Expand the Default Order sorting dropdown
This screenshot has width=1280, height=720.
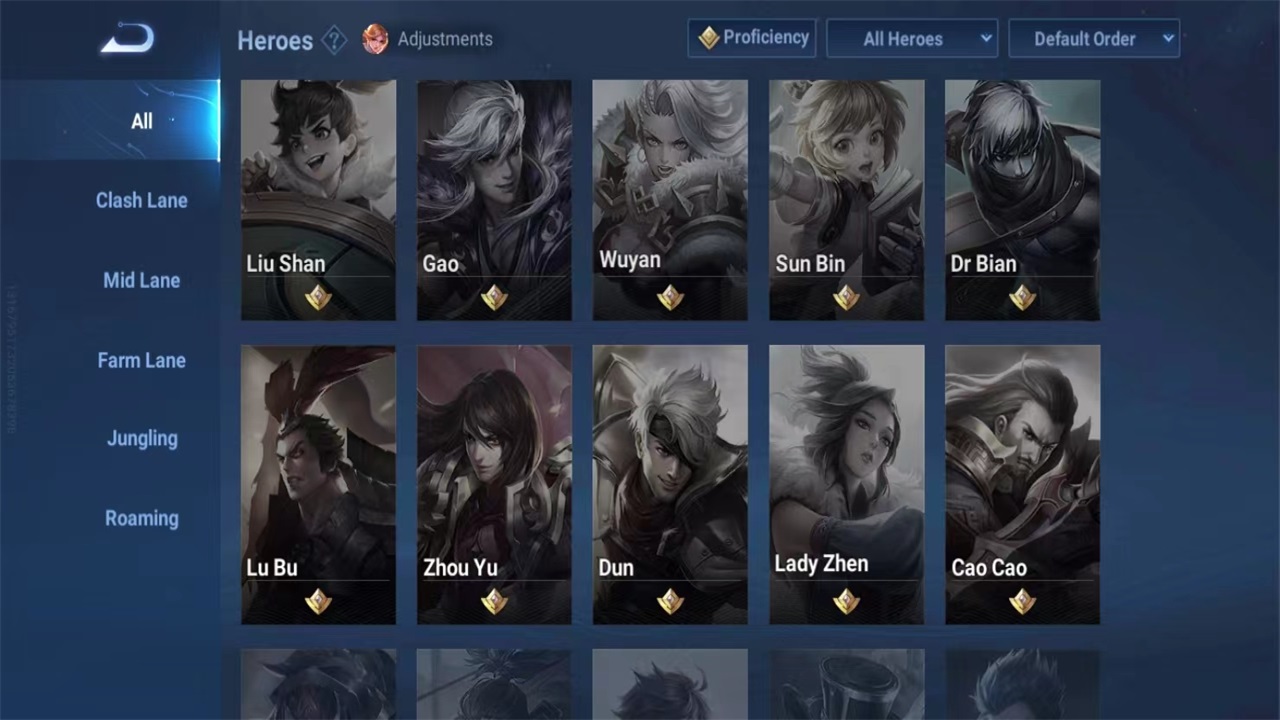tap(1094, 39)
